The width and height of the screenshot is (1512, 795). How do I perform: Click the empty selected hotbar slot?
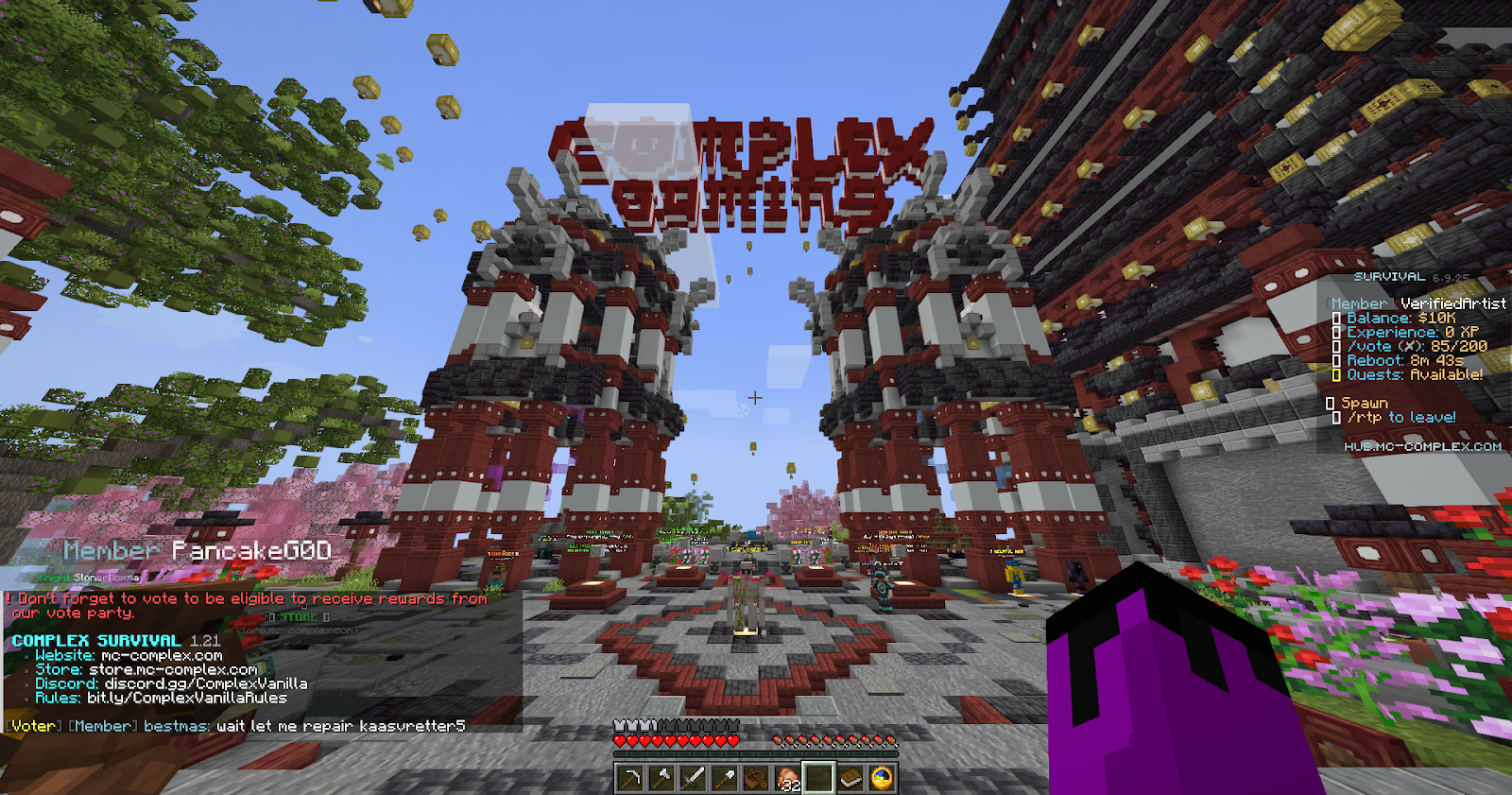(818, 777)
